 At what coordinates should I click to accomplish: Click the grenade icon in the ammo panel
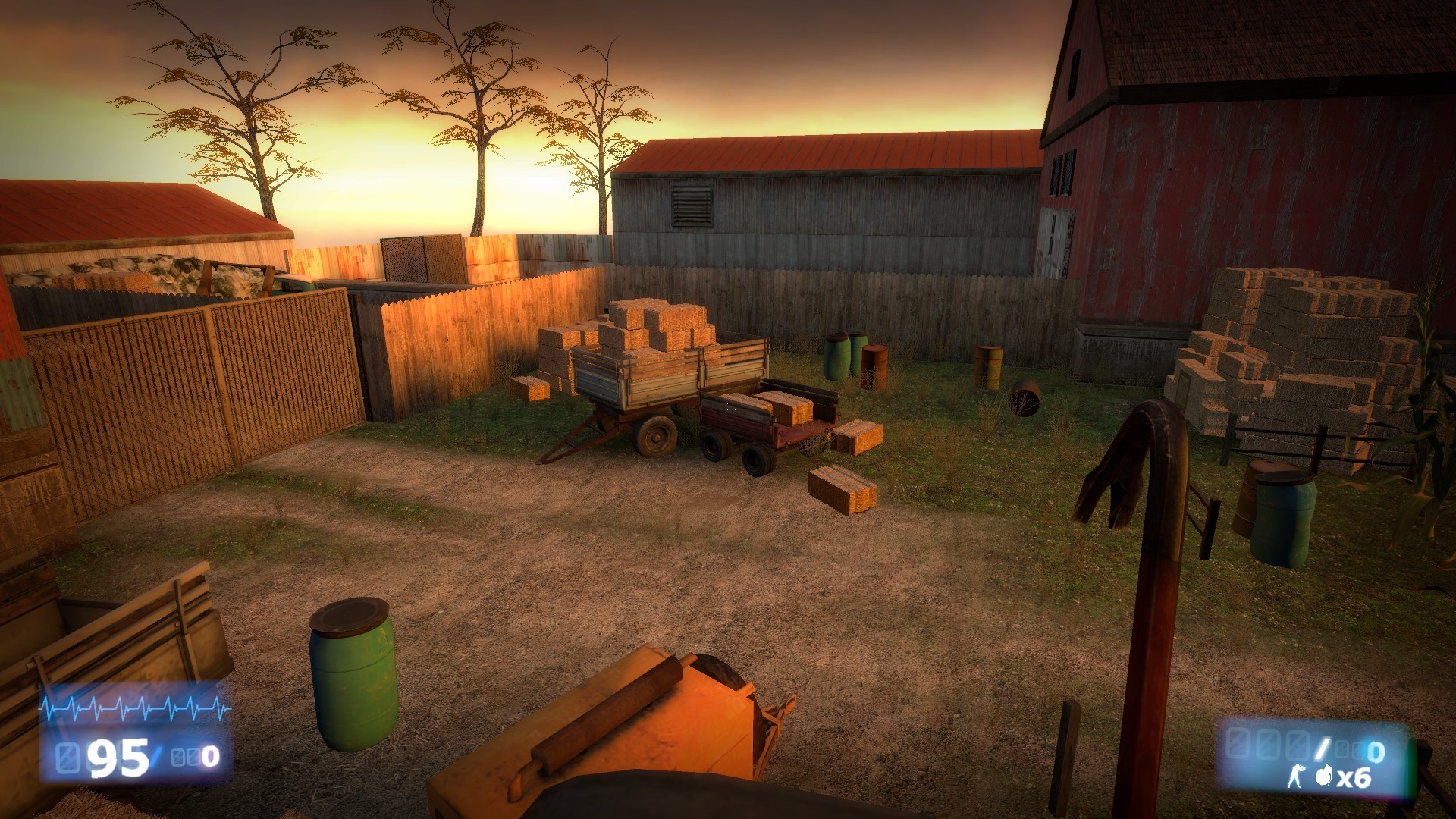[1323, 777]
